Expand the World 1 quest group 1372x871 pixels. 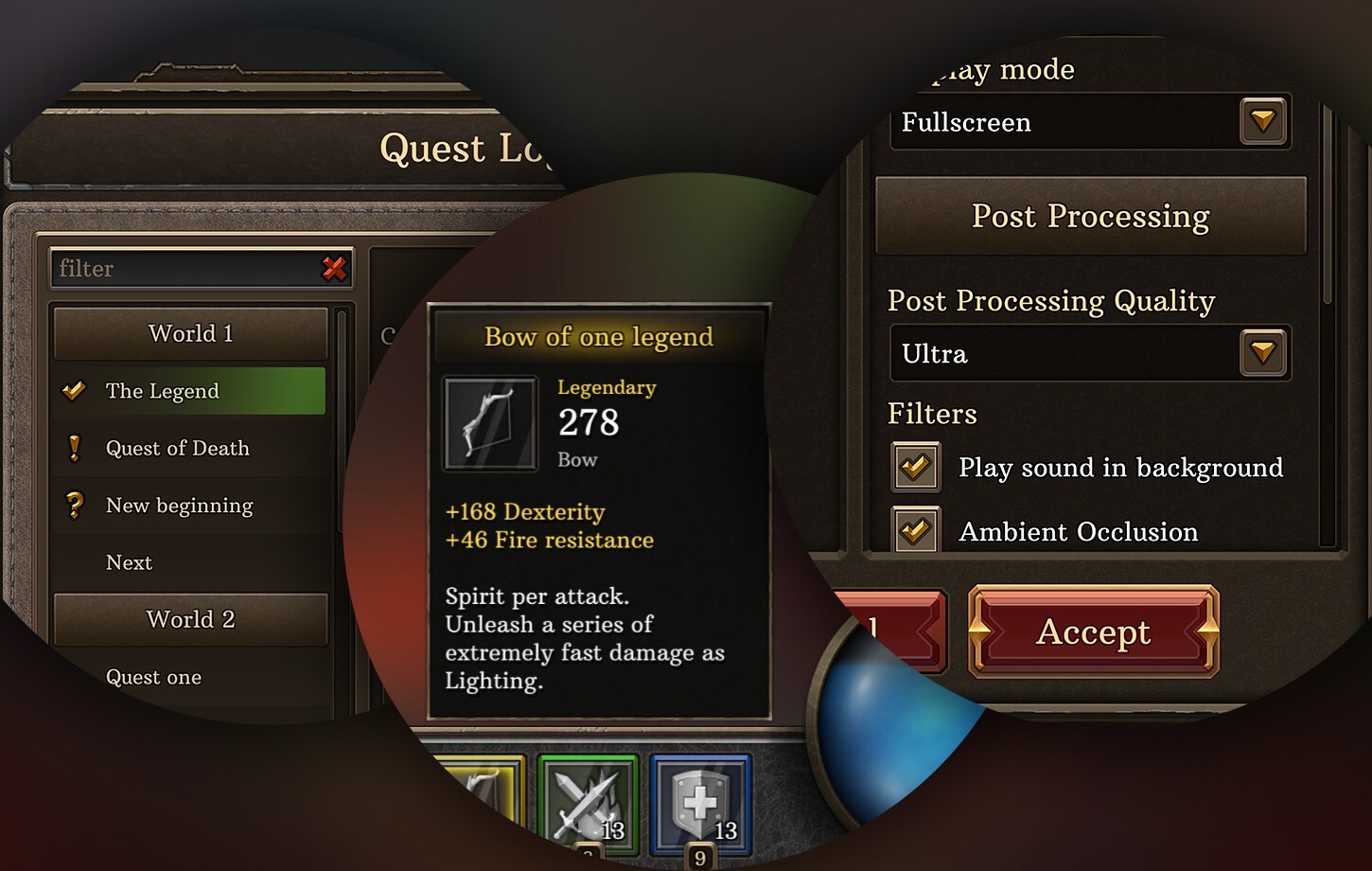click(189, 333)
